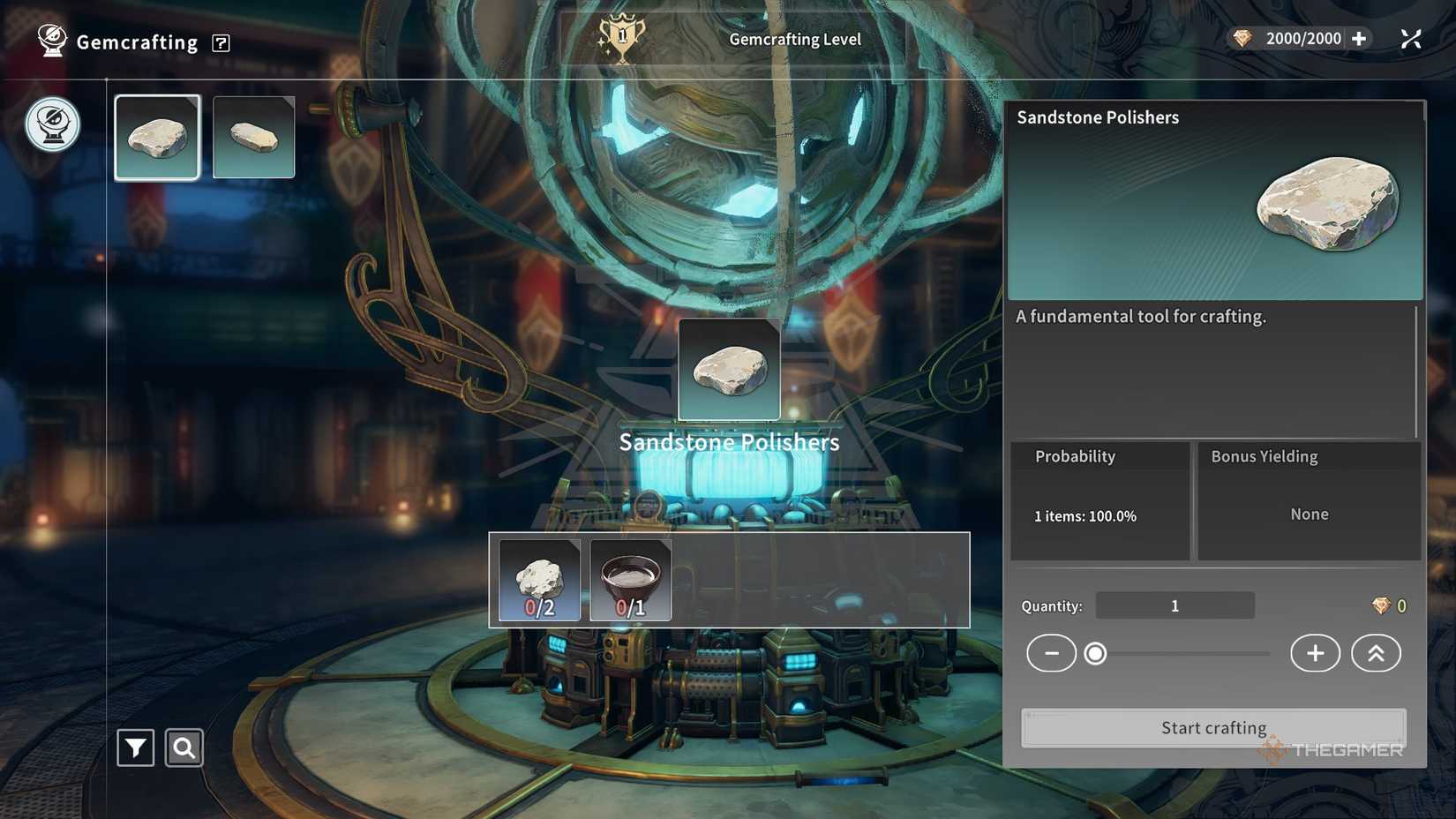Decrease quantity with the minus stepper

tap(1051, 653)
